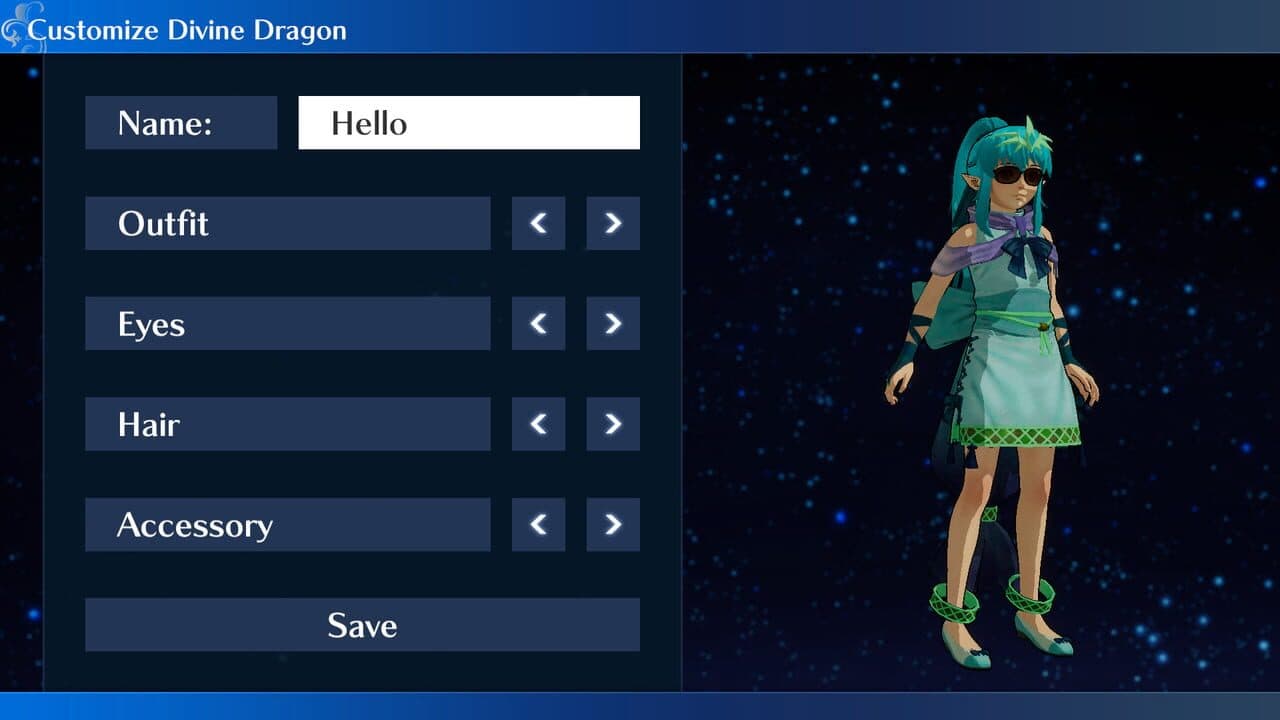The width and height of the screenshot is (1280, 720).
Task: Select the previous Outfit arrow
Action: [x=537, y=223]
